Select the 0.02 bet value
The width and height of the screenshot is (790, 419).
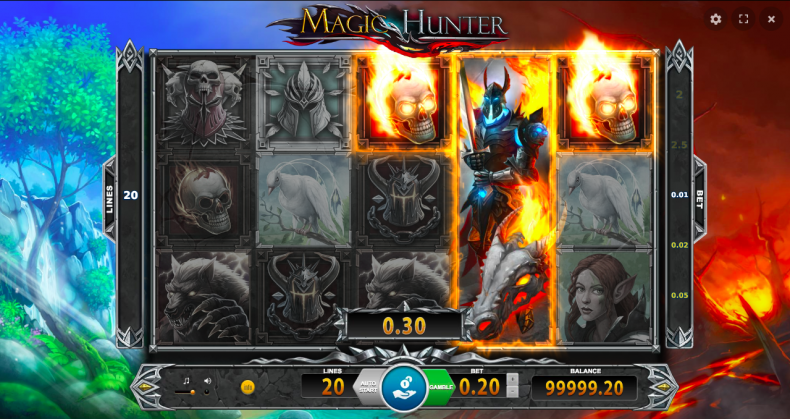tap(679, 245)
